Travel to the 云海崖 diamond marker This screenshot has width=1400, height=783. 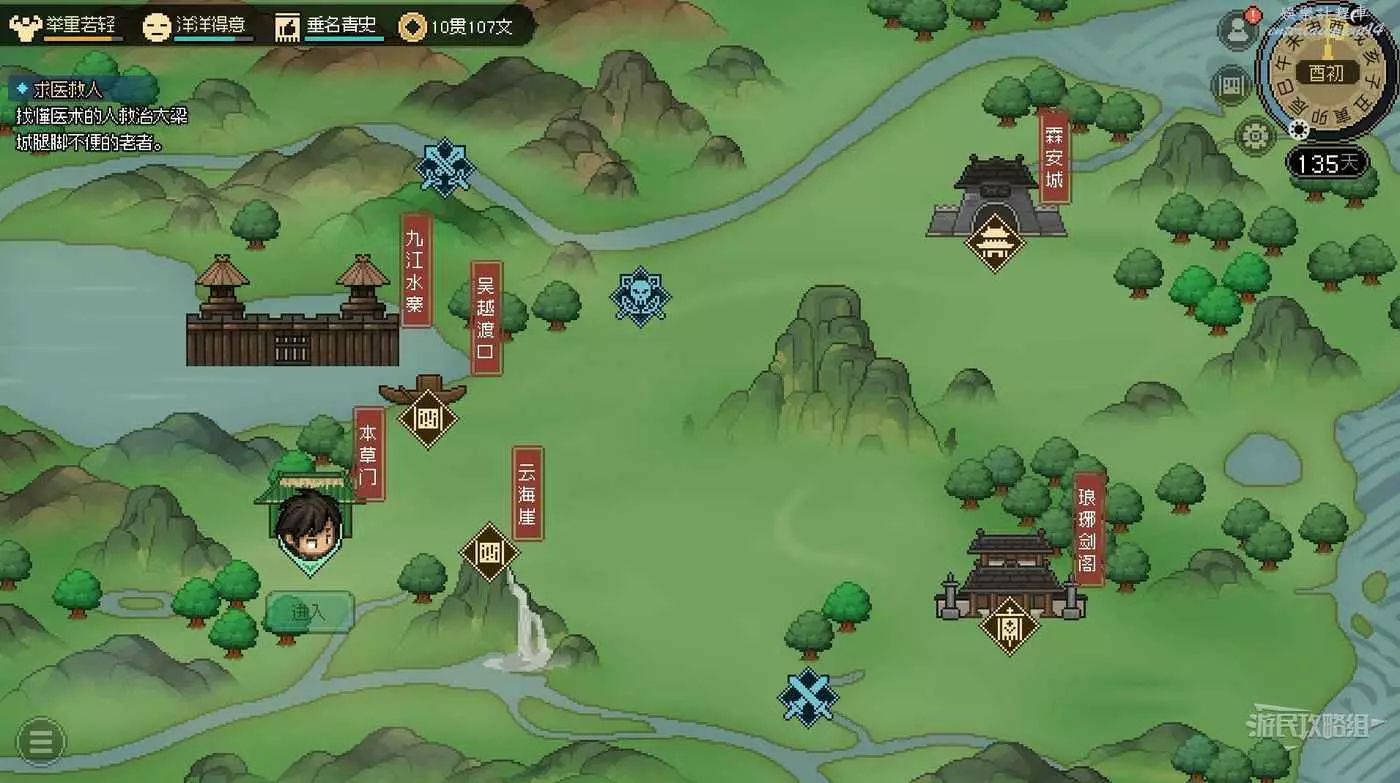click(489, 551)
